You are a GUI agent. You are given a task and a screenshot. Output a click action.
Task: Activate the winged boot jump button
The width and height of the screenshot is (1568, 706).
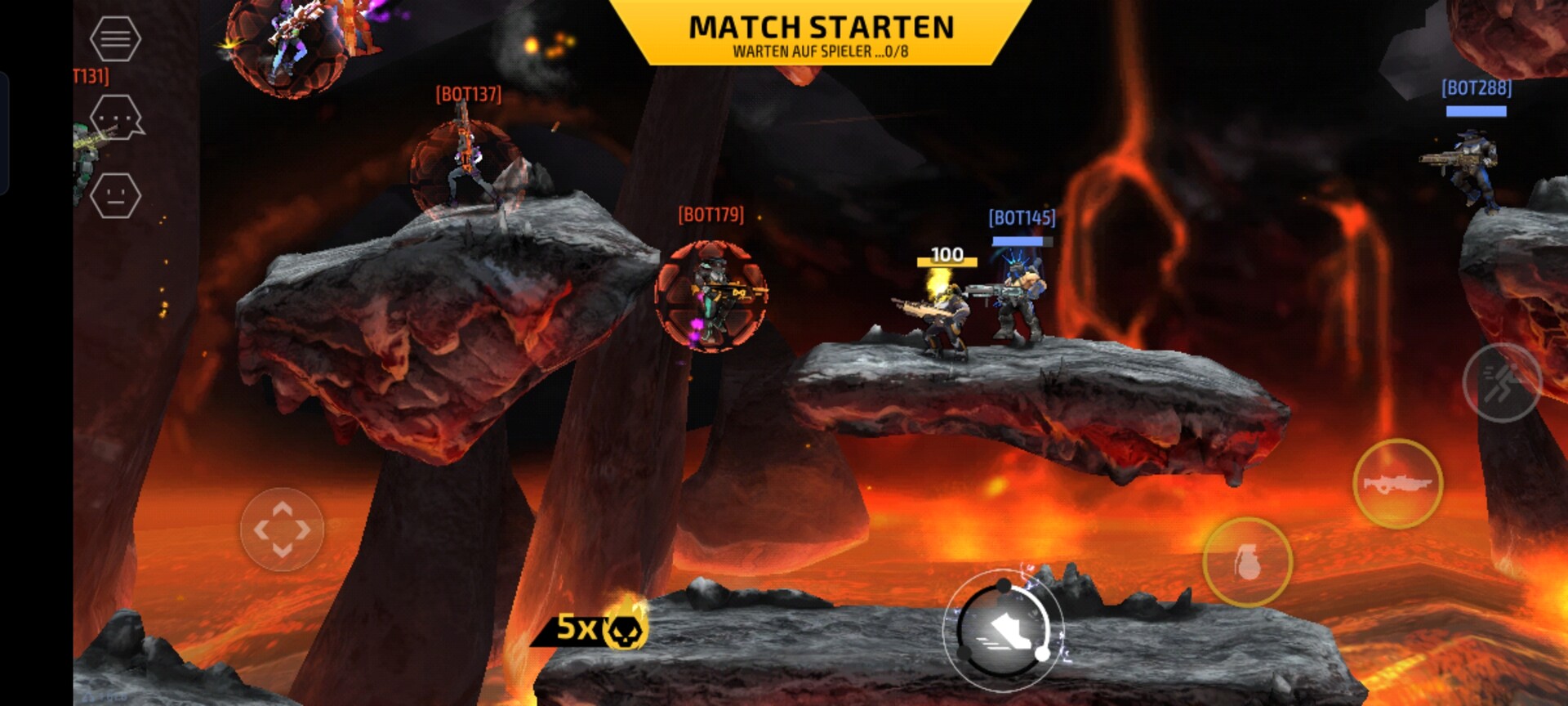point(1004,630)
